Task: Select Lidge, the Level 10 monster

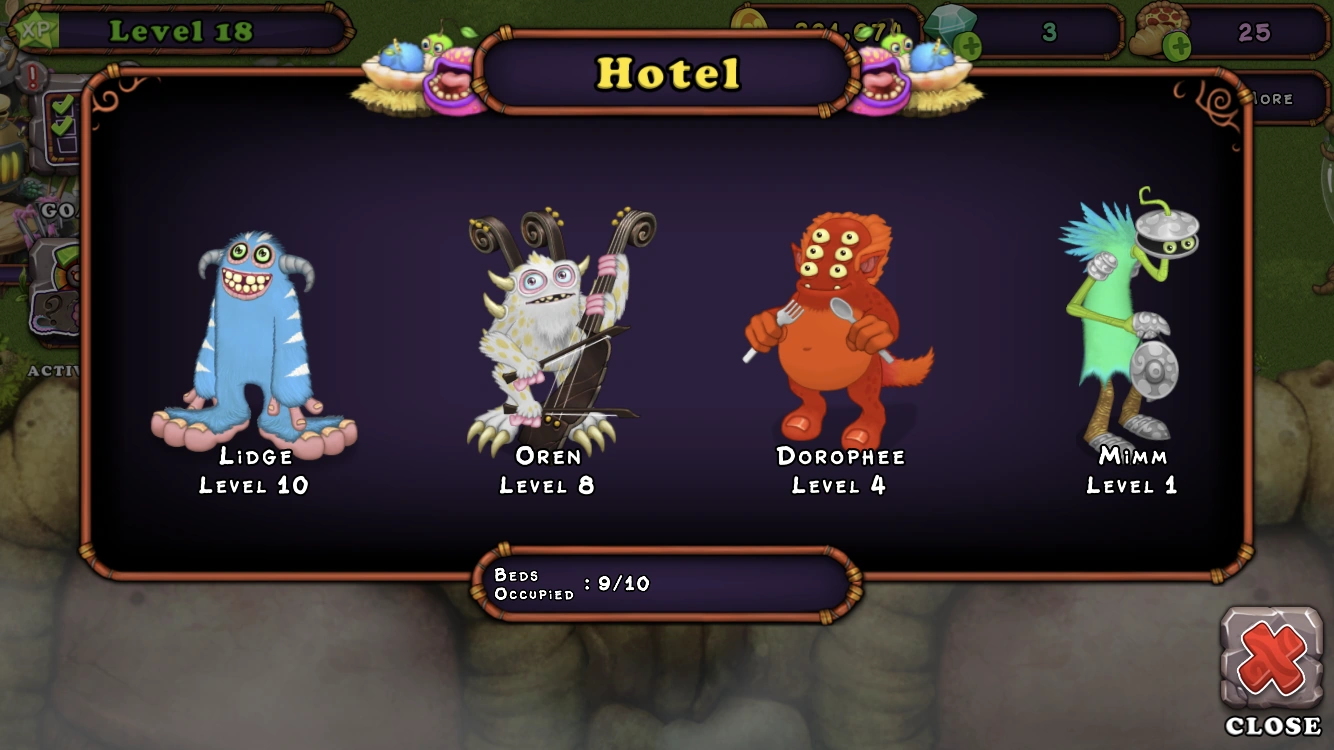Action: (x=253, y=330)
